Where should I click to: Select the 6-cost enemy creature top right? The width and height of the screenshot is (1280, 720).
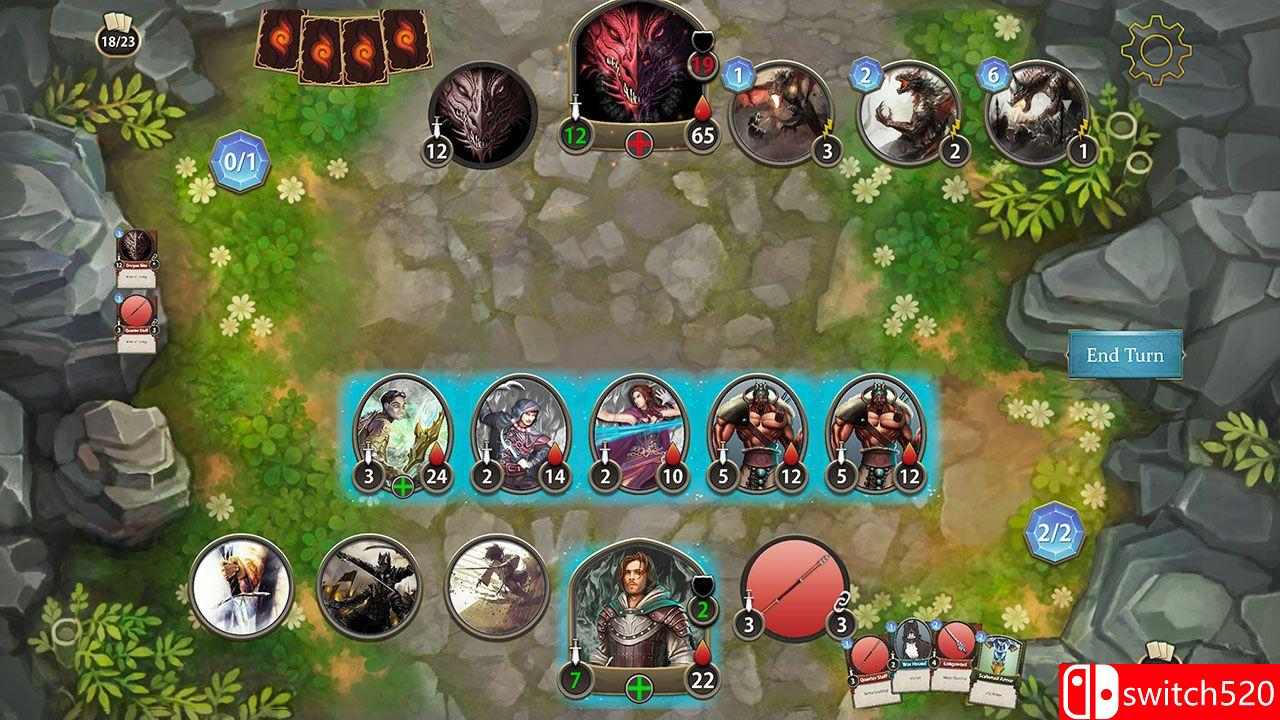click(x=1035, y=110)
